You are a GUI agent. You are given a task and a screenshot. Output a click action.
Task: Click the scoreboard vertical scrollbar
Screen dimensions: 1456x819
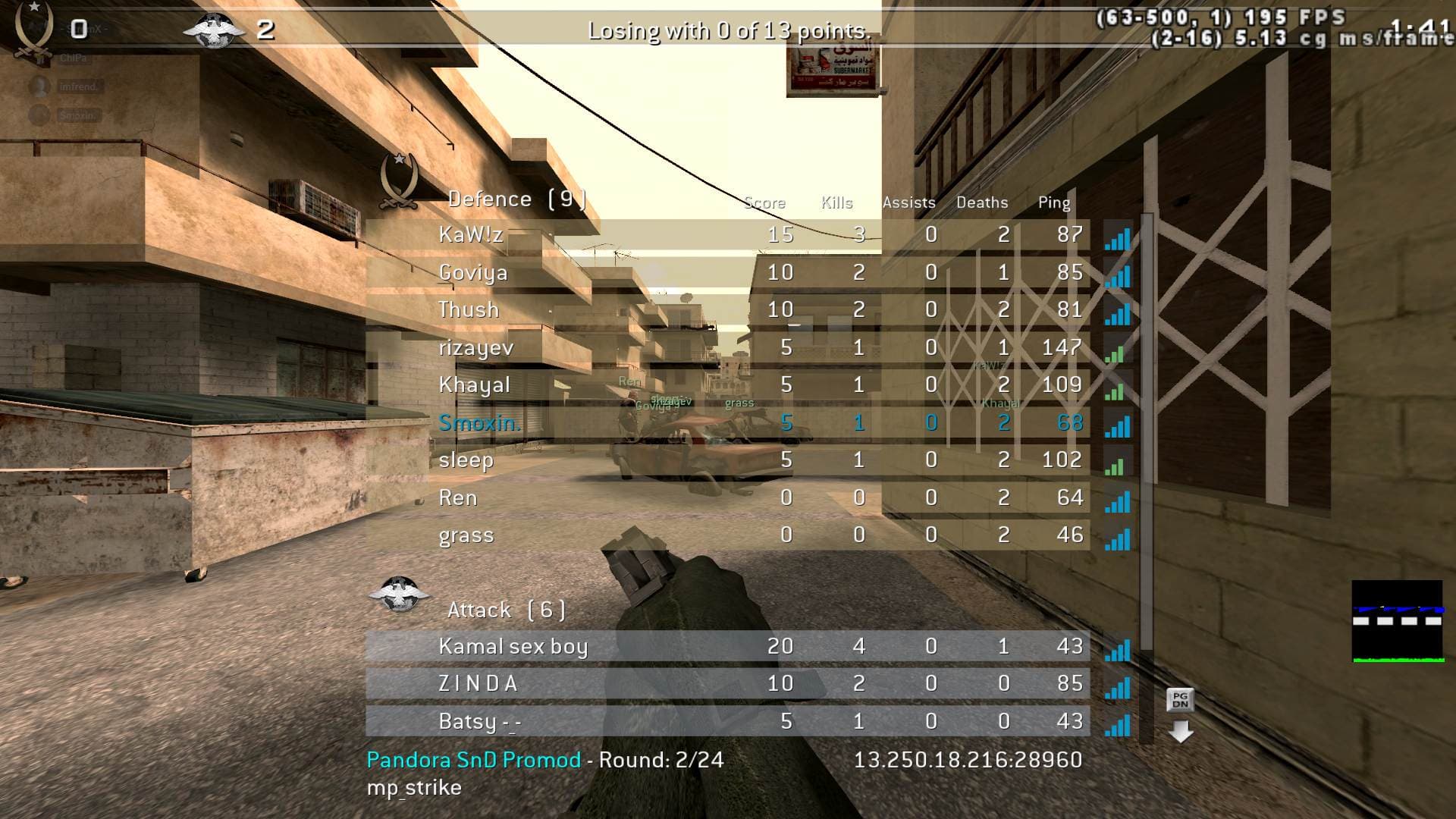pyautogui.click(x=1147, y=432)
